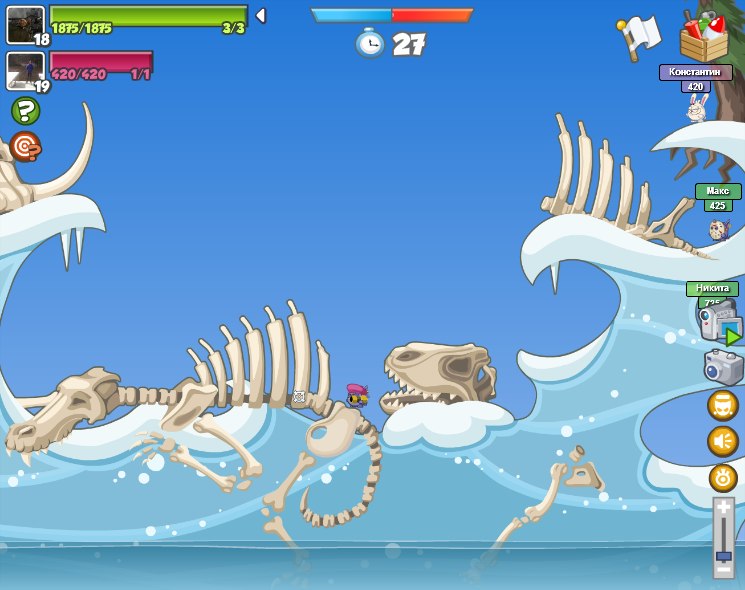Collapse the team health panel arrow

tap(260, 16)
